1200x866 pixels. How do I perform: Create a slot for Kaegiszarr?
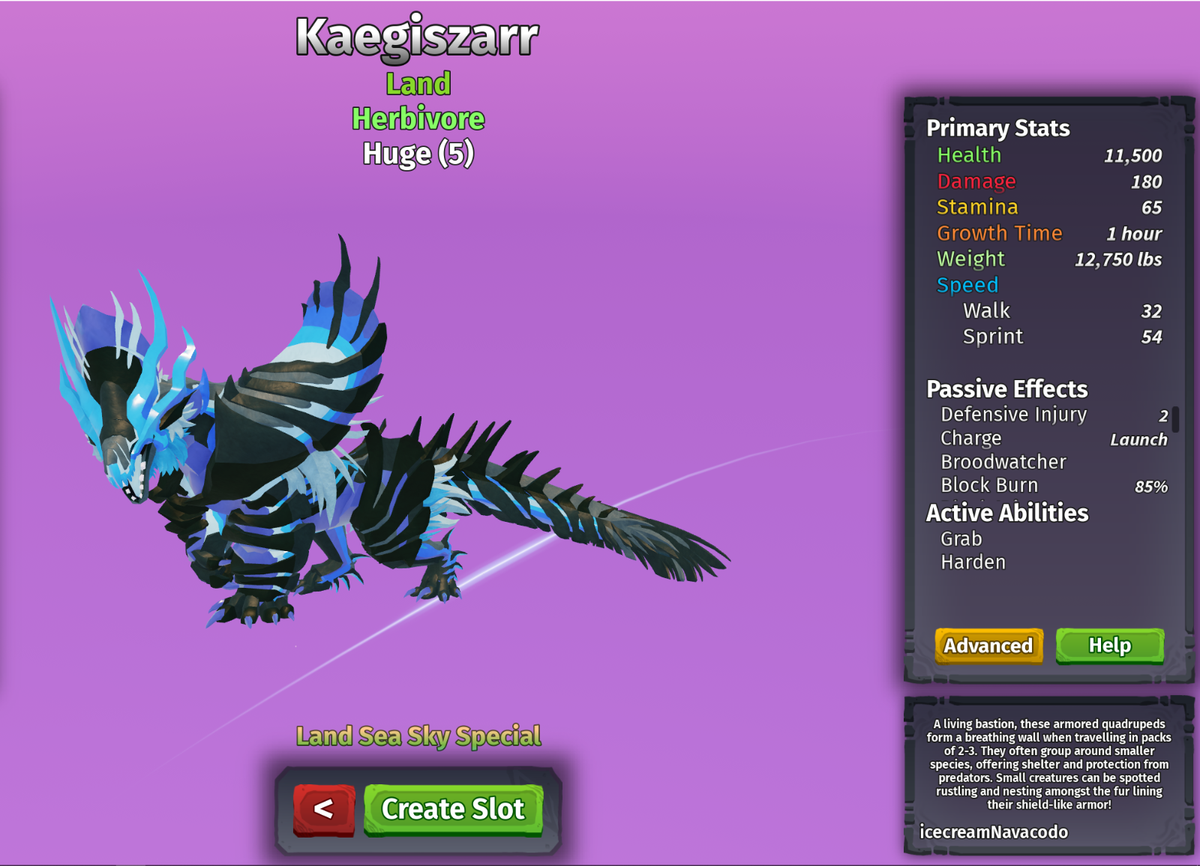point(453,809)
